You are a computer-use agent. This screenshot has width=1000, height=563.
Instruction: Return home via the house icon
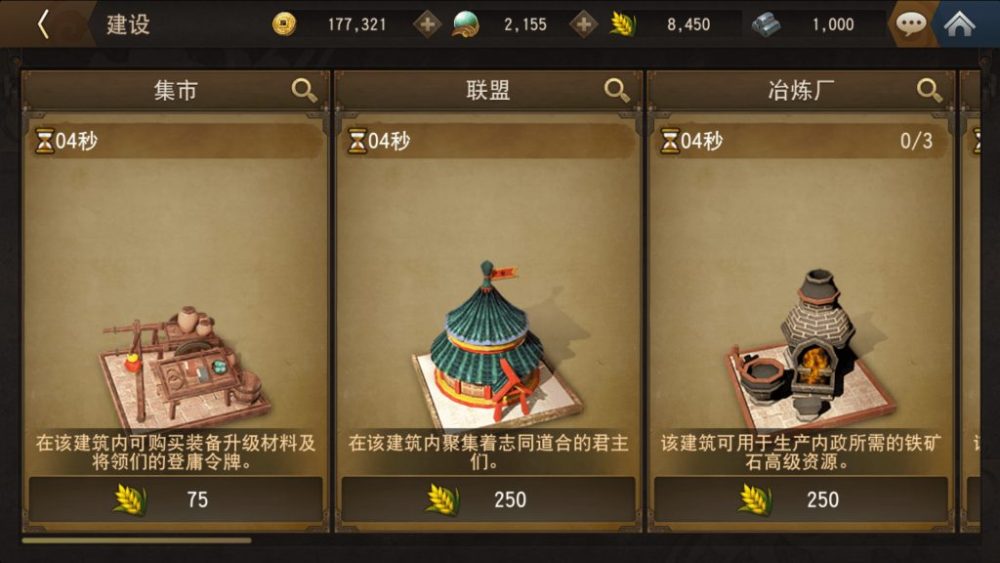click(x=960, y=24)
